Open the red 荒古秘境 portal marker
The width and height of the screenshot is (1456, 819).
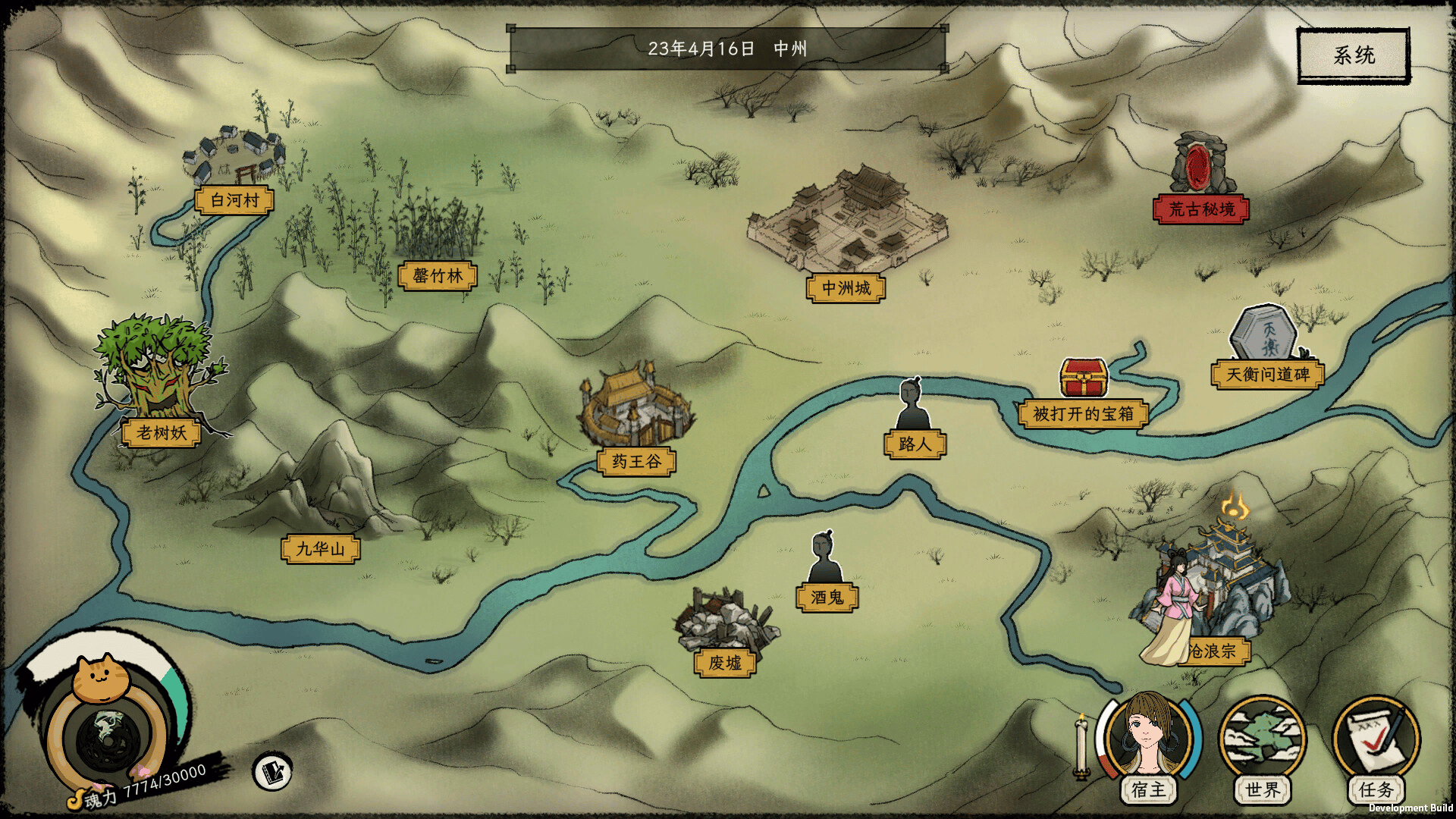click(1201, 209)
